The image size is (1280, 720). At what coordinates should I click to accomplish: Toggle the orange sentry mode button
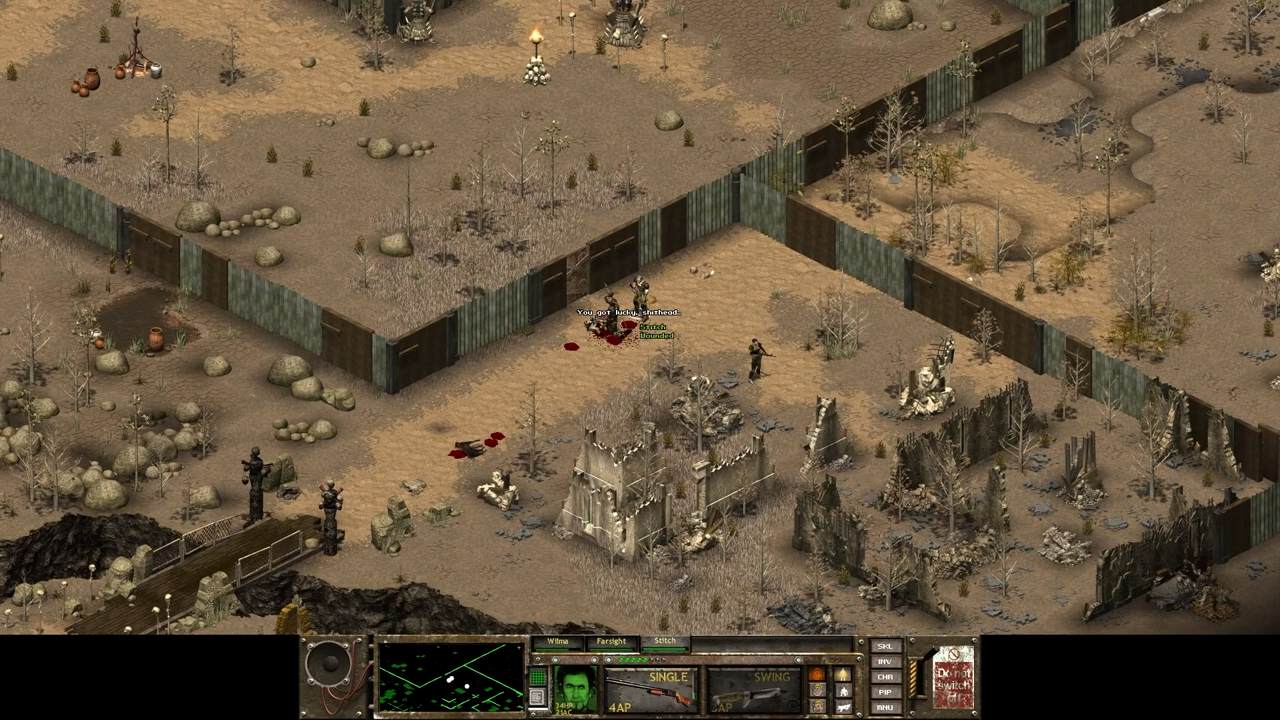click(816, 674)
